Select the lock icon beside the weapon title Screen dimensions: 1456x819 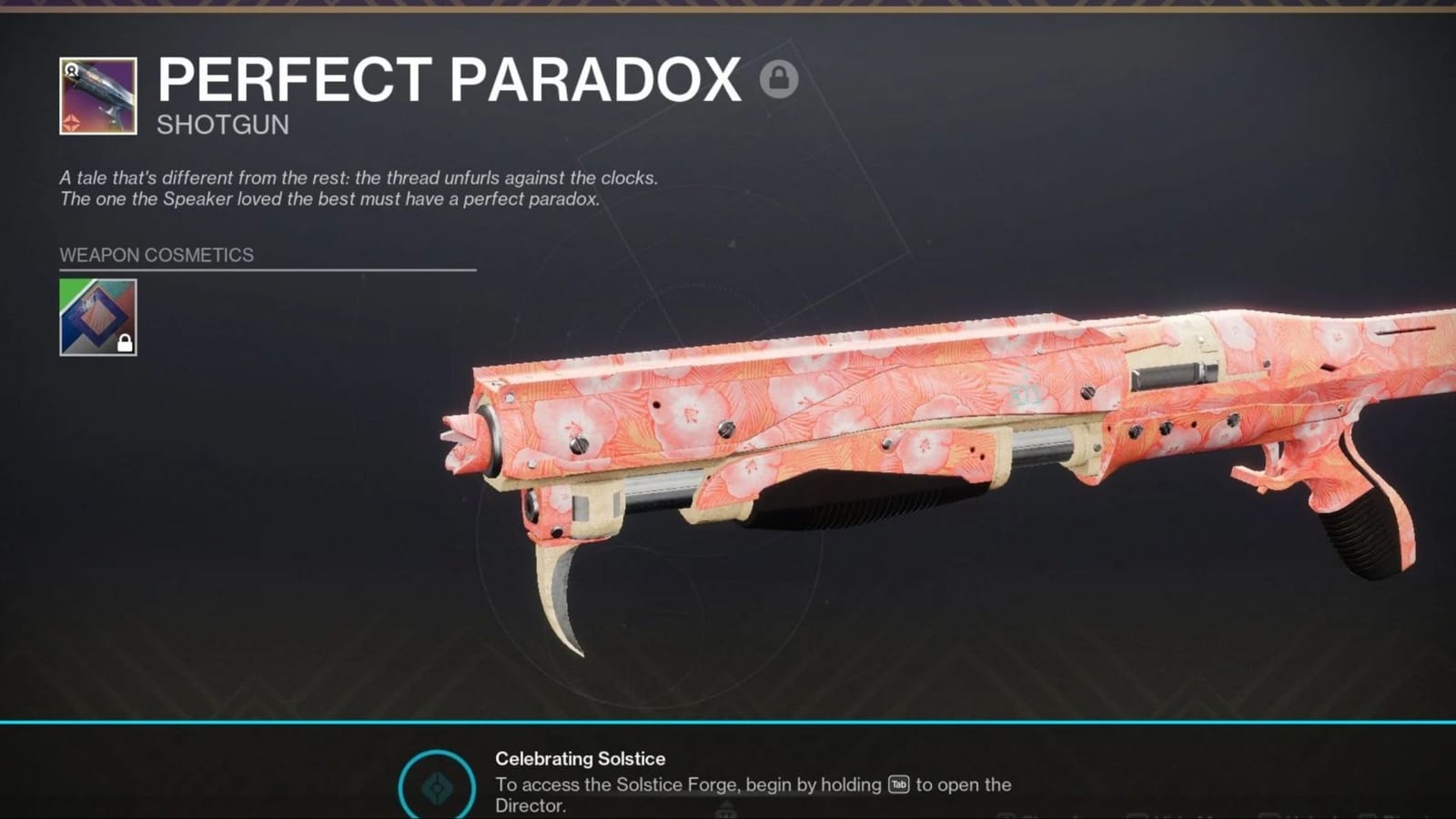(777, 80)
